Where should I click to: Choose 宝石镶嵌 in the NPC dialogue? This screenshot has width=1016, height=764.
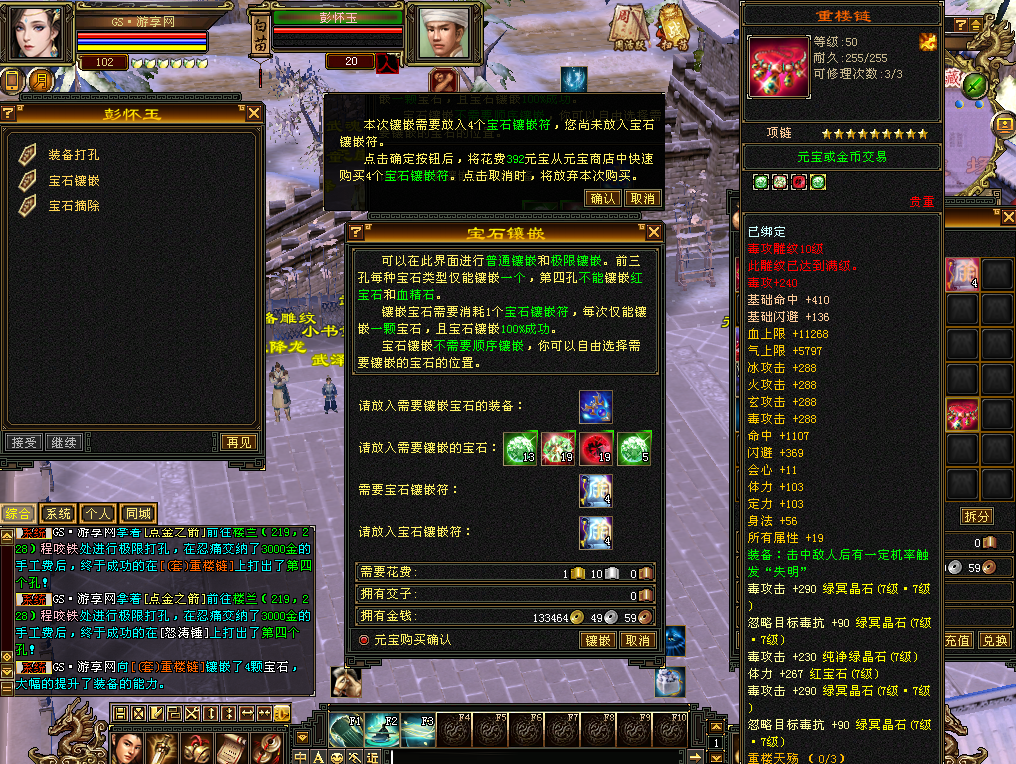coord(74,181)
